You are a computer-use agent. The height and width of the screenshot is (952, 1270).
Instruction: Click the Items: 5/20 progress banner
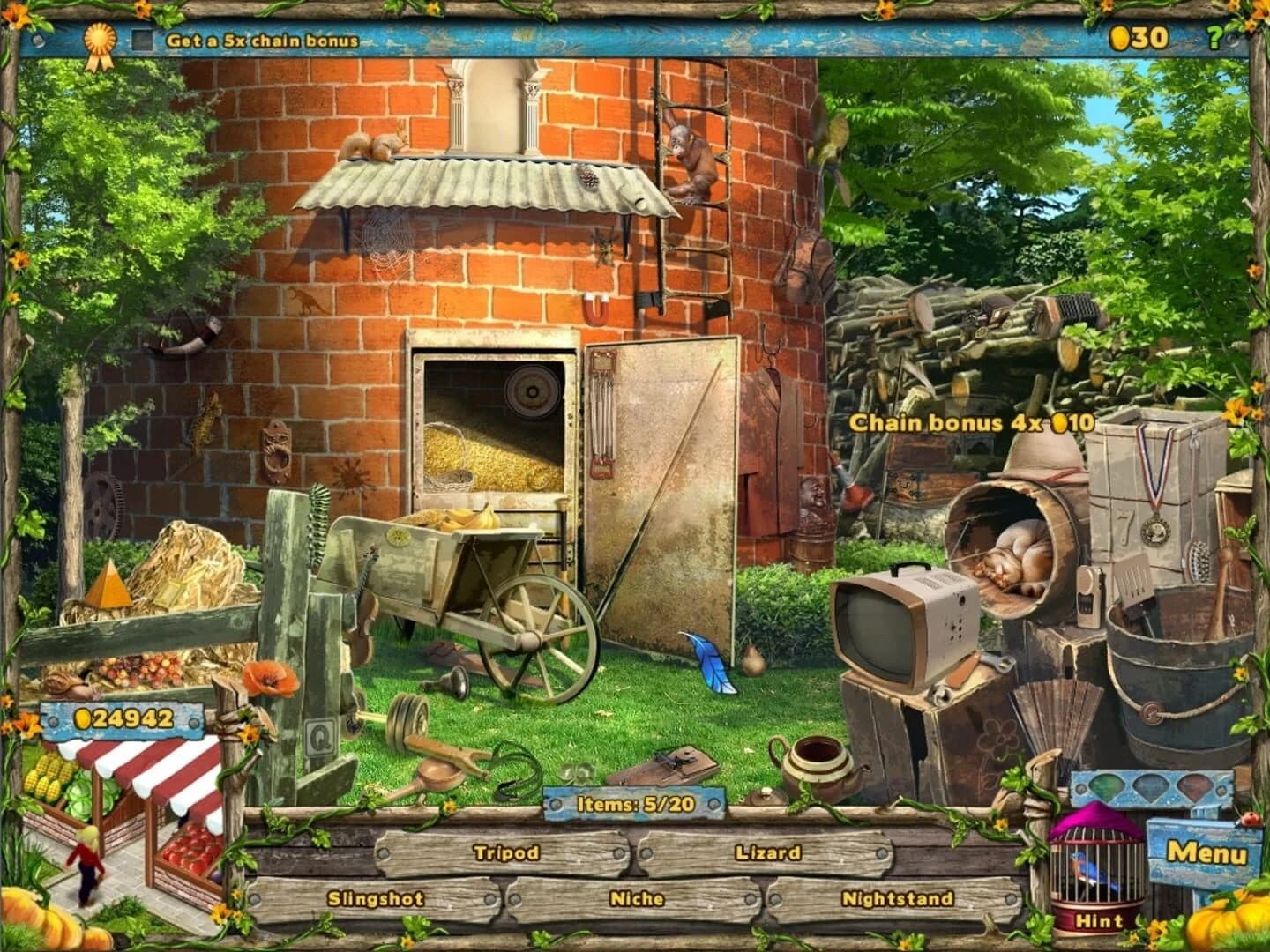pos(633,804)
